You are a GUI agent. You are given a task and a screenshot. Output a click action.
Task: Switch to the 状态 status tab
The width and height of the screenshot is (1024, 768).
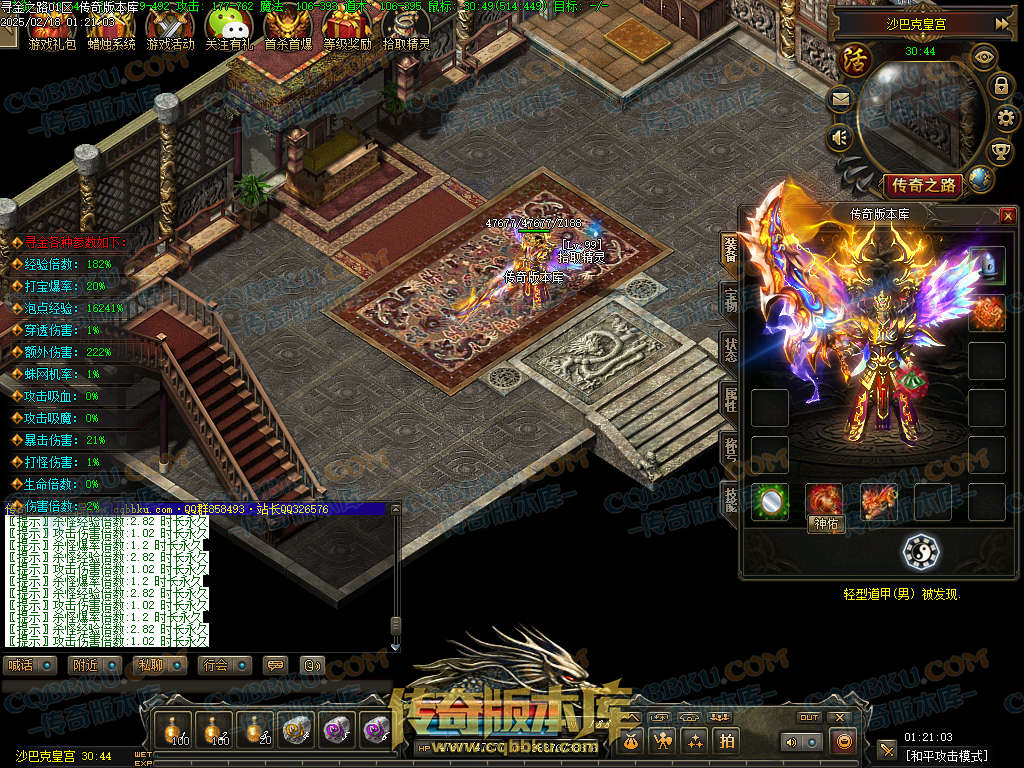(730, 349)
